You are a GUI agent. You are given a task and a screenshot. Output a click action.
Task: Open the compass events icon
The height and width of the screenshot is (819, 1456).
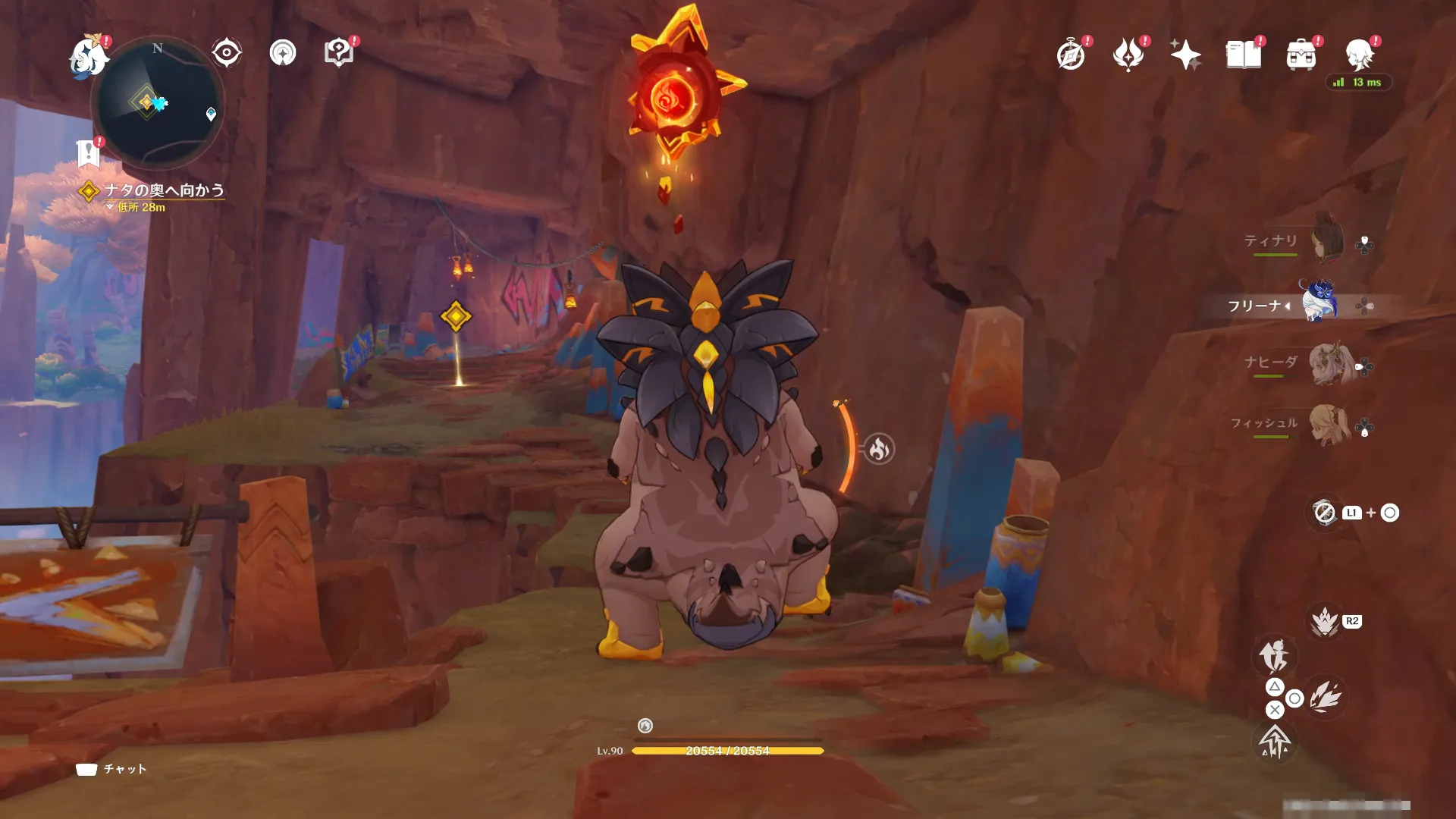[x=1071, y=55]
